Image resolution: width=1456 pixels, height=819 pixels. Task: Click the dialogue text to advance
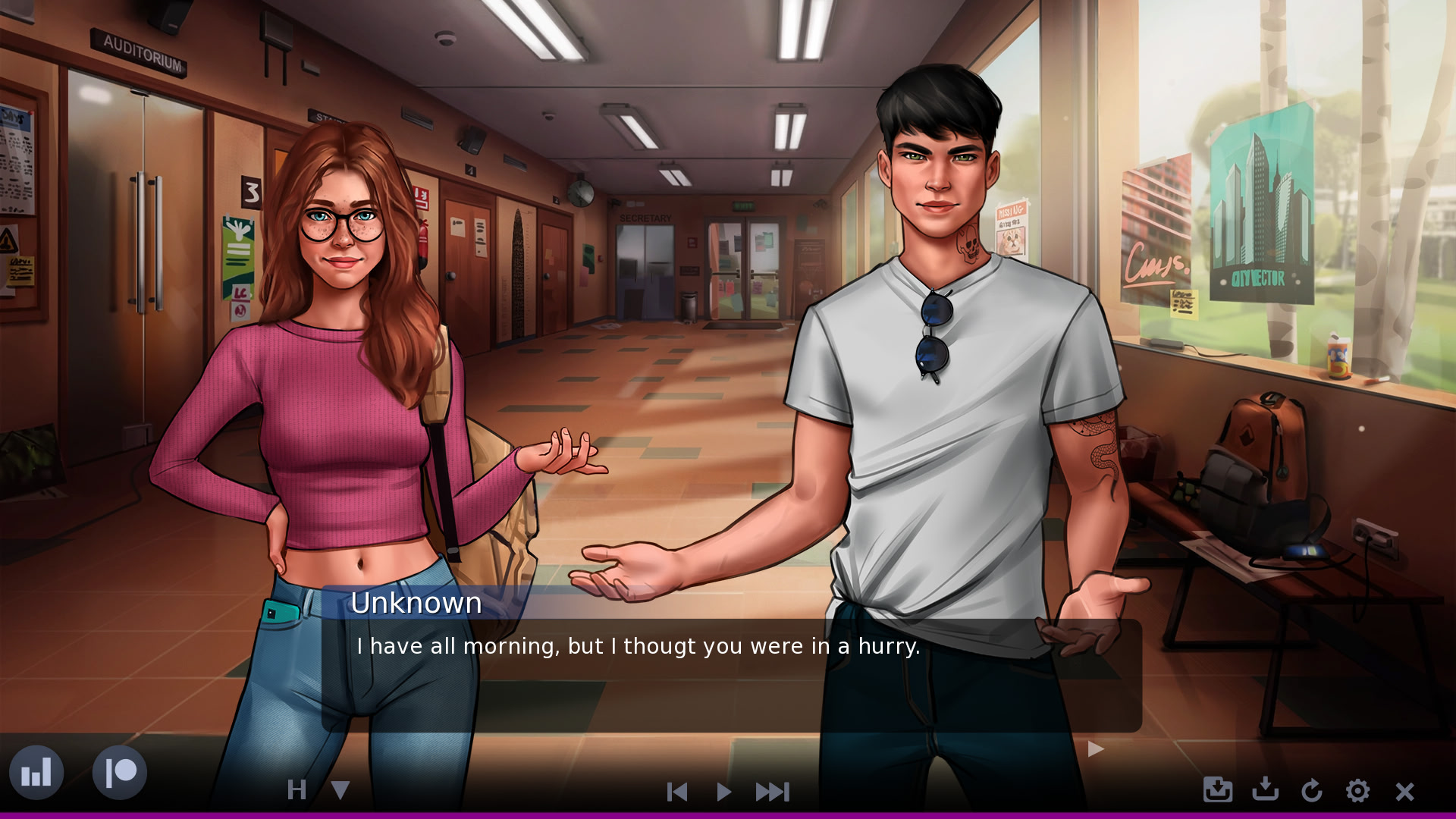click(x=637, y=646)
